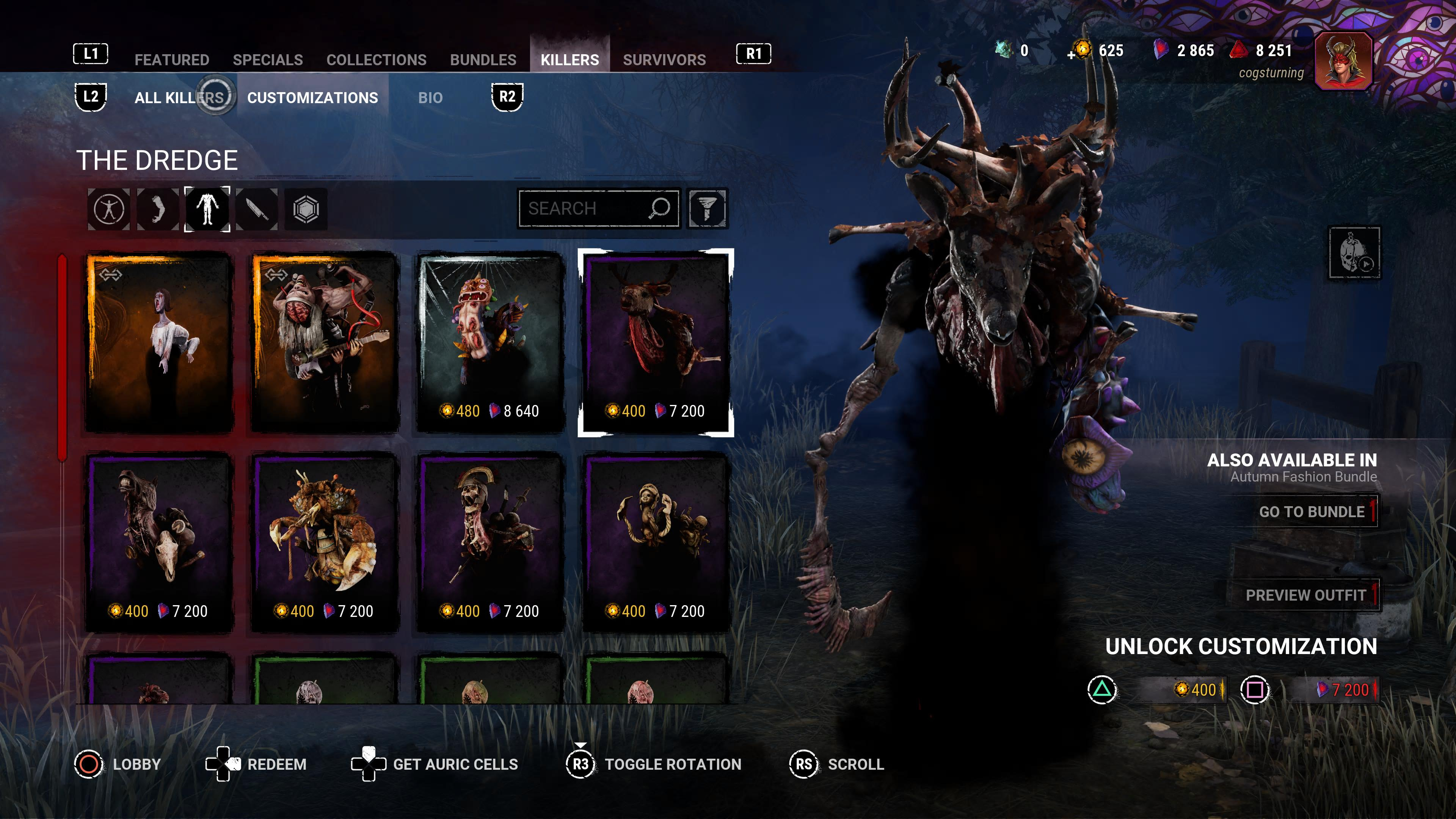The image size is (1456, 819).
Task: Open The Dredge's Bio tab
Action: pyautogui.click(x=430, y=98)
